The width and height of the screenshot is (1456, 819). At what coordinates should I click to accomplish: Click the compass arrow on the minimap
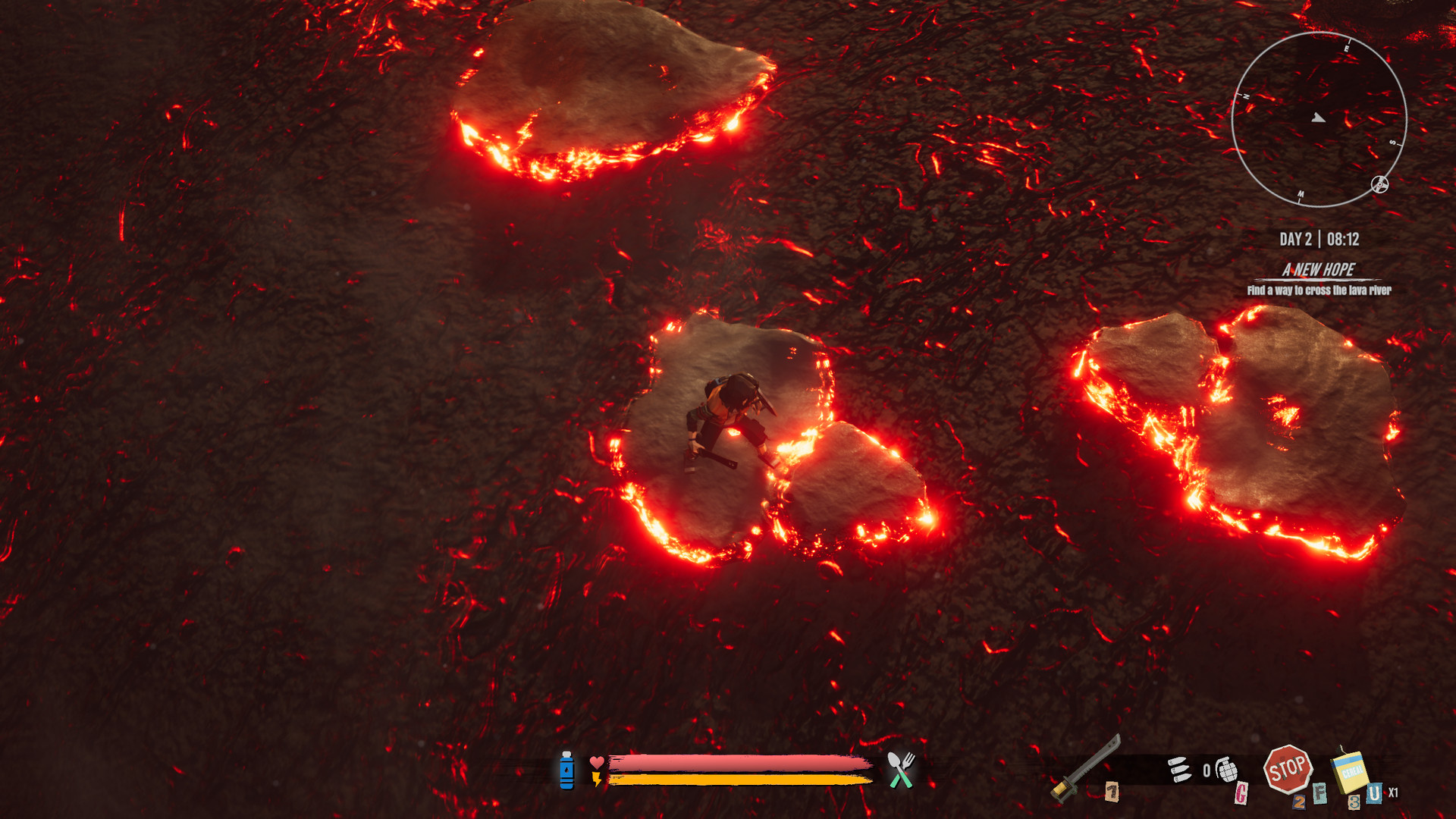click(x=1318, y=118)
